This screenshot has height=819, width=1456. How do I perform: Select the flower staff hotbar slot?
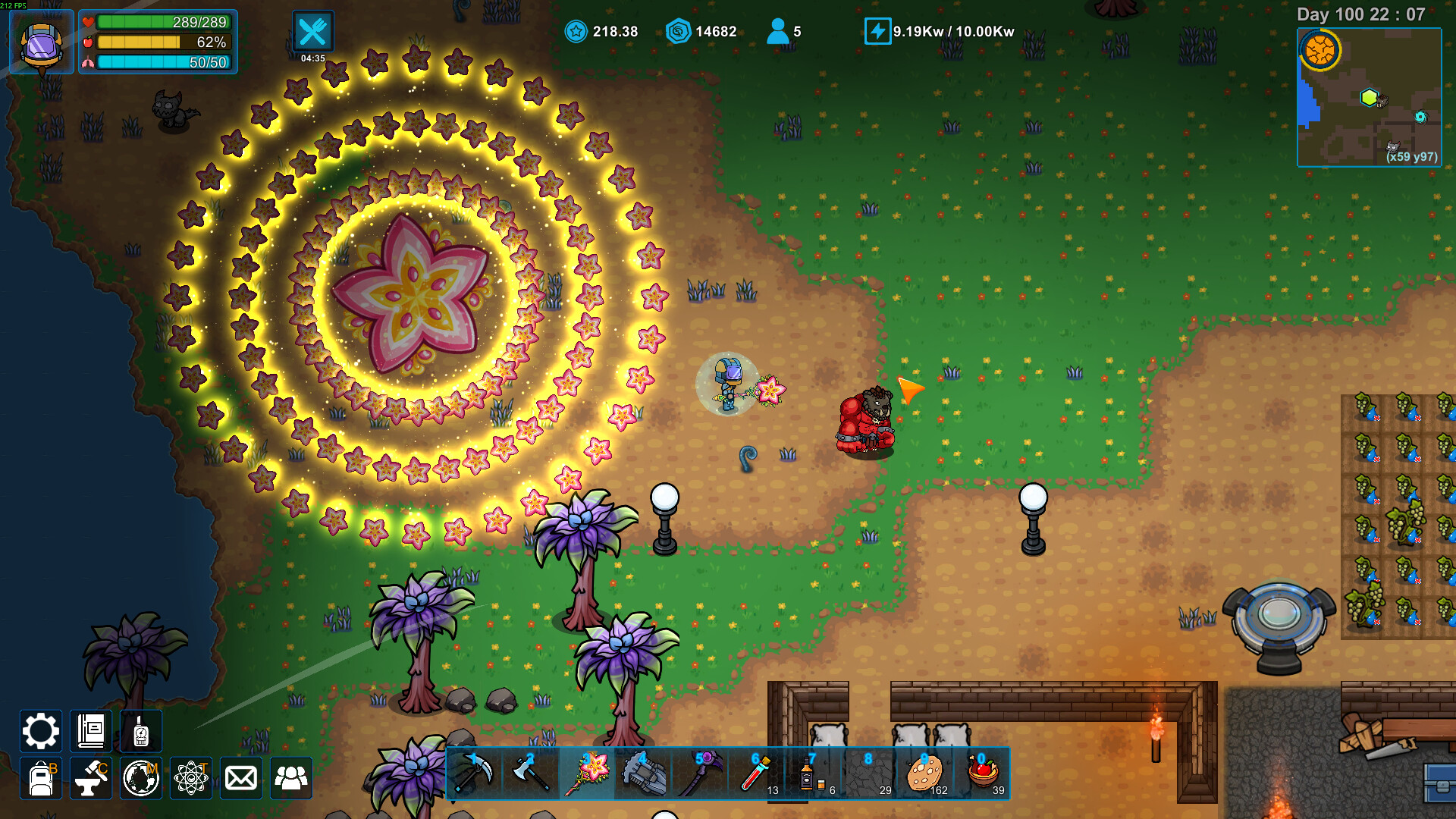pyautogui.click(x=587, y=773)
